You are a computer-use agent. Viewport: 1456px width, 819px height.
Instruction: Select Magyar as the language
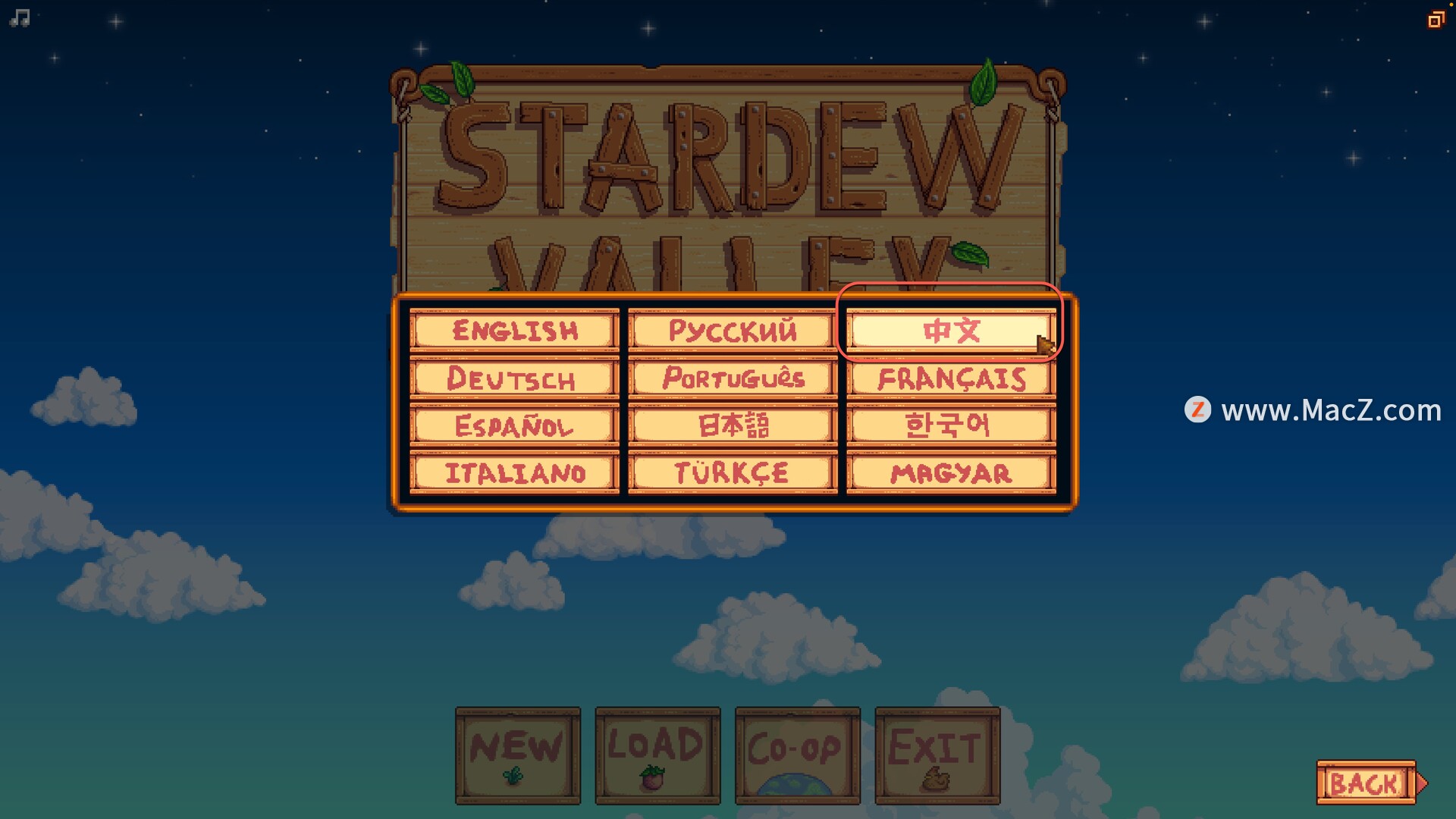[x=951, y=473]
